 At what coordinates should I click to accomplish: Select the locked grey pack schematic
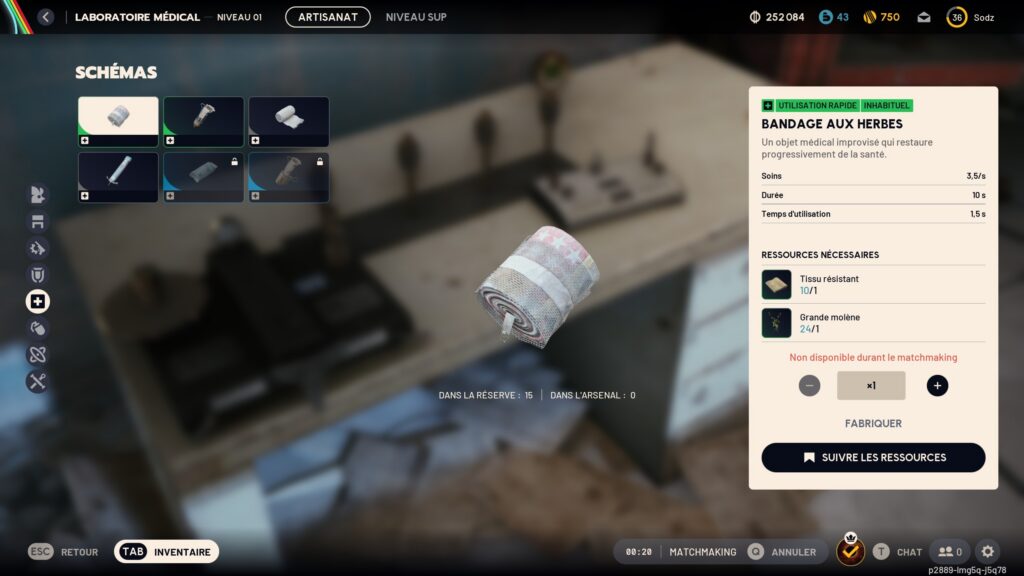click(203, 176)
